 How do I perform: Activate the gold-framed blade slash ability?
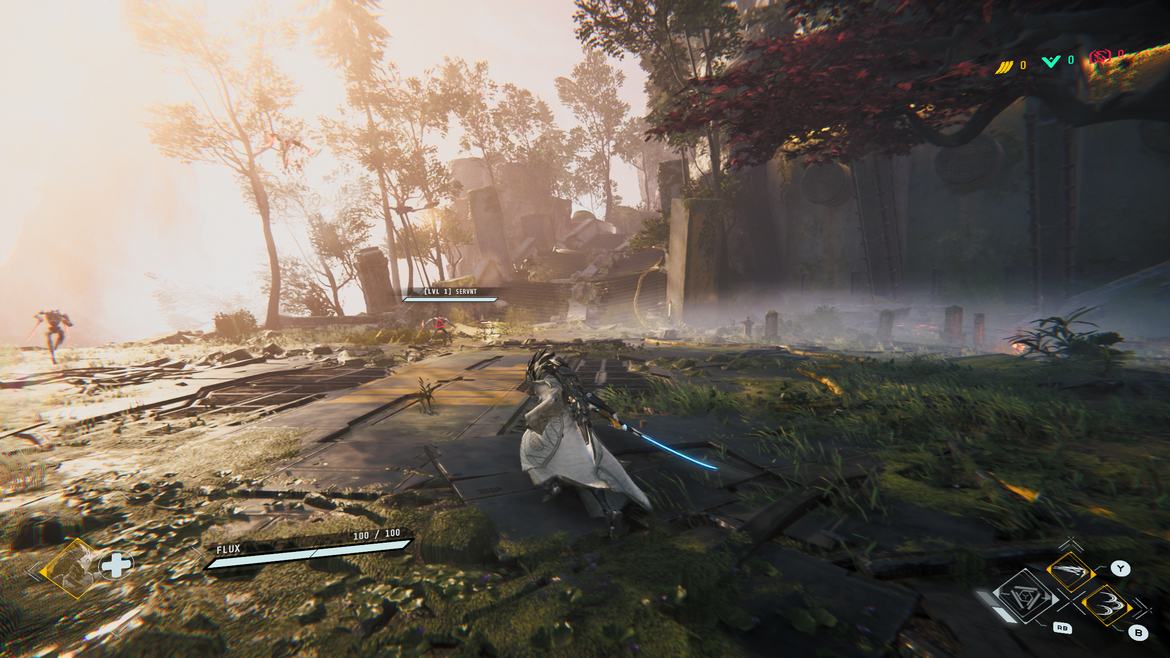(1071, 573)
